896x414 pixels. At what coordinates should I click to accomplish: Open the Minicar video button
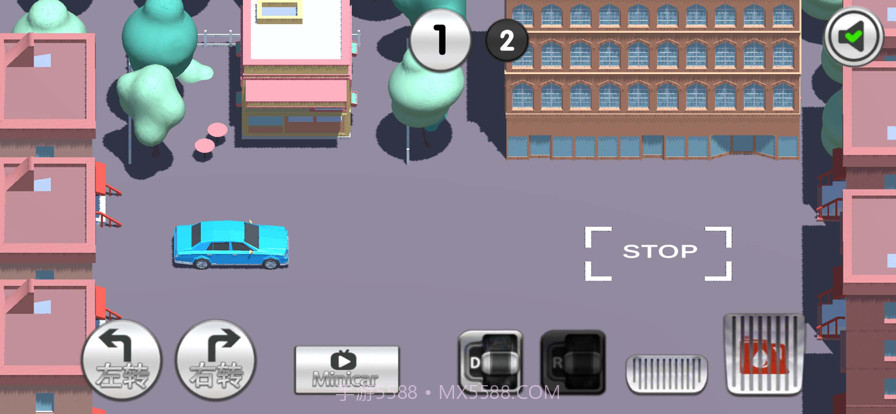[346, 369]
